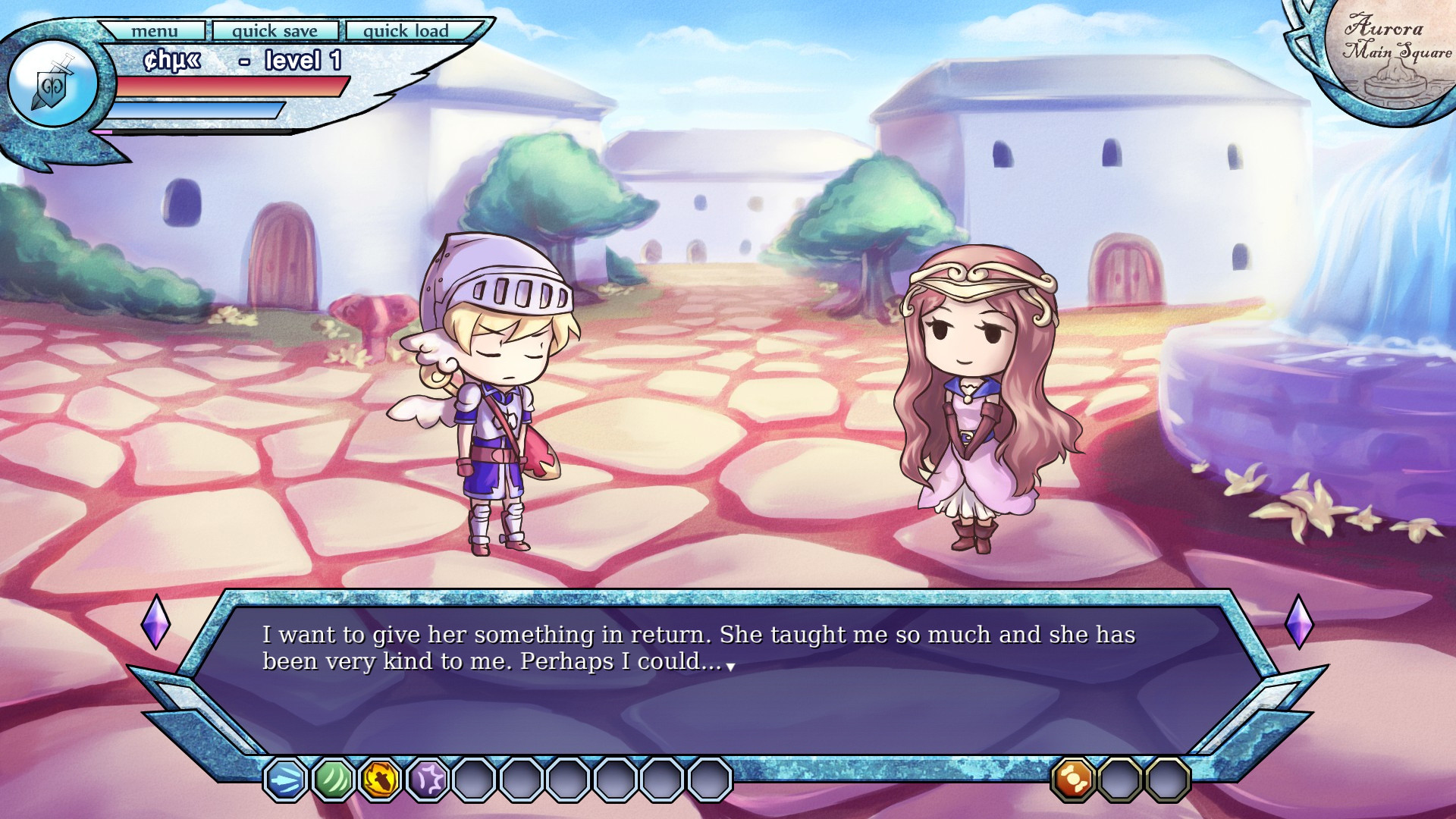Click the quick load button
Image resolution: width=1456 pixels, height=819 pixels.
point(406,31)
